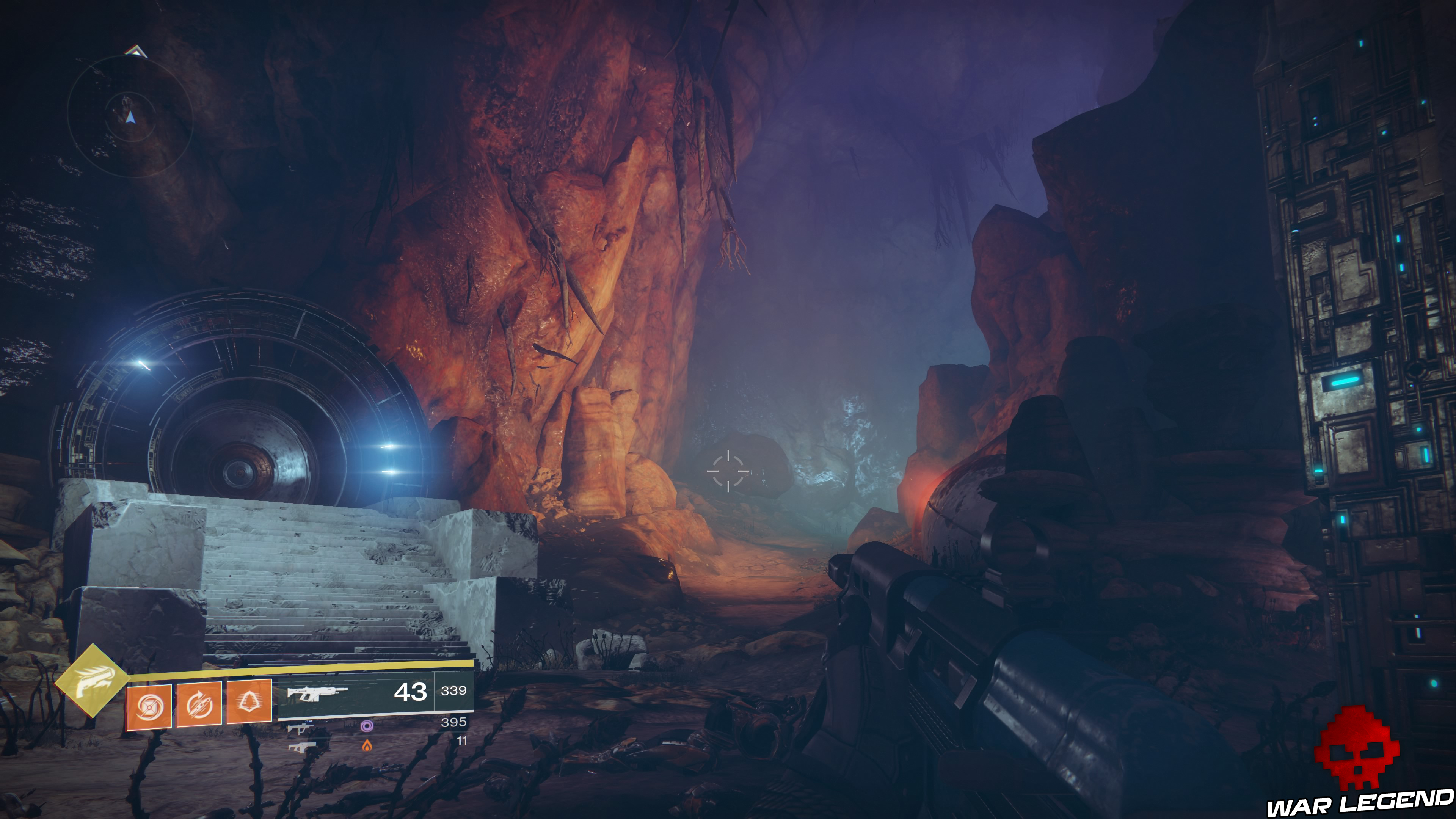Click the waypoint triangle above the minimap

(136, 51)
